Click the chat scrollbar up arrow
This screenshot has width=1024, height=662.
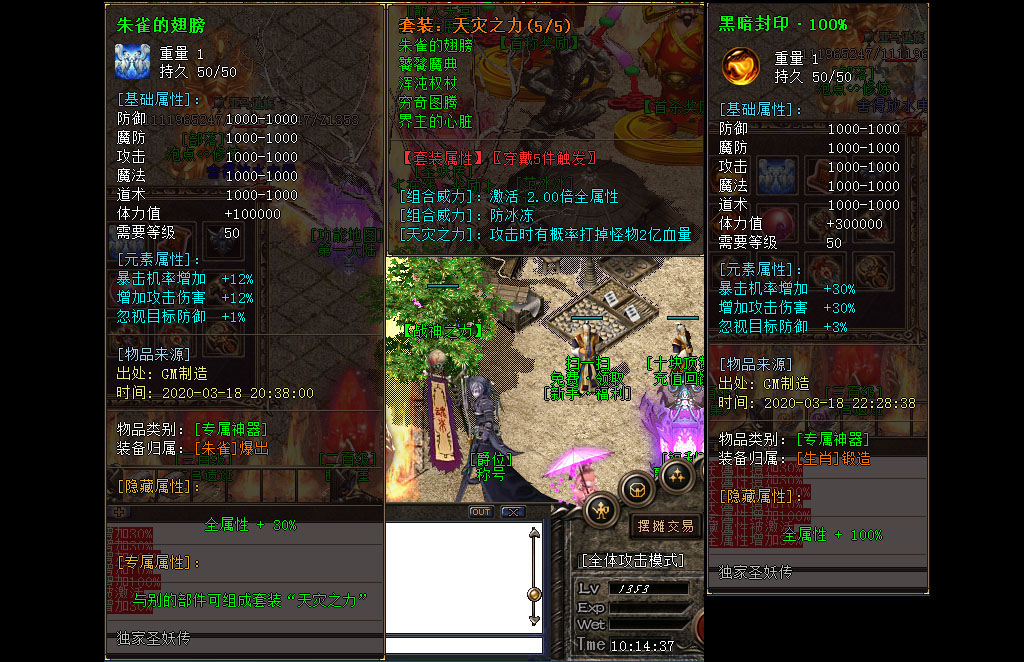click(534, 533)
